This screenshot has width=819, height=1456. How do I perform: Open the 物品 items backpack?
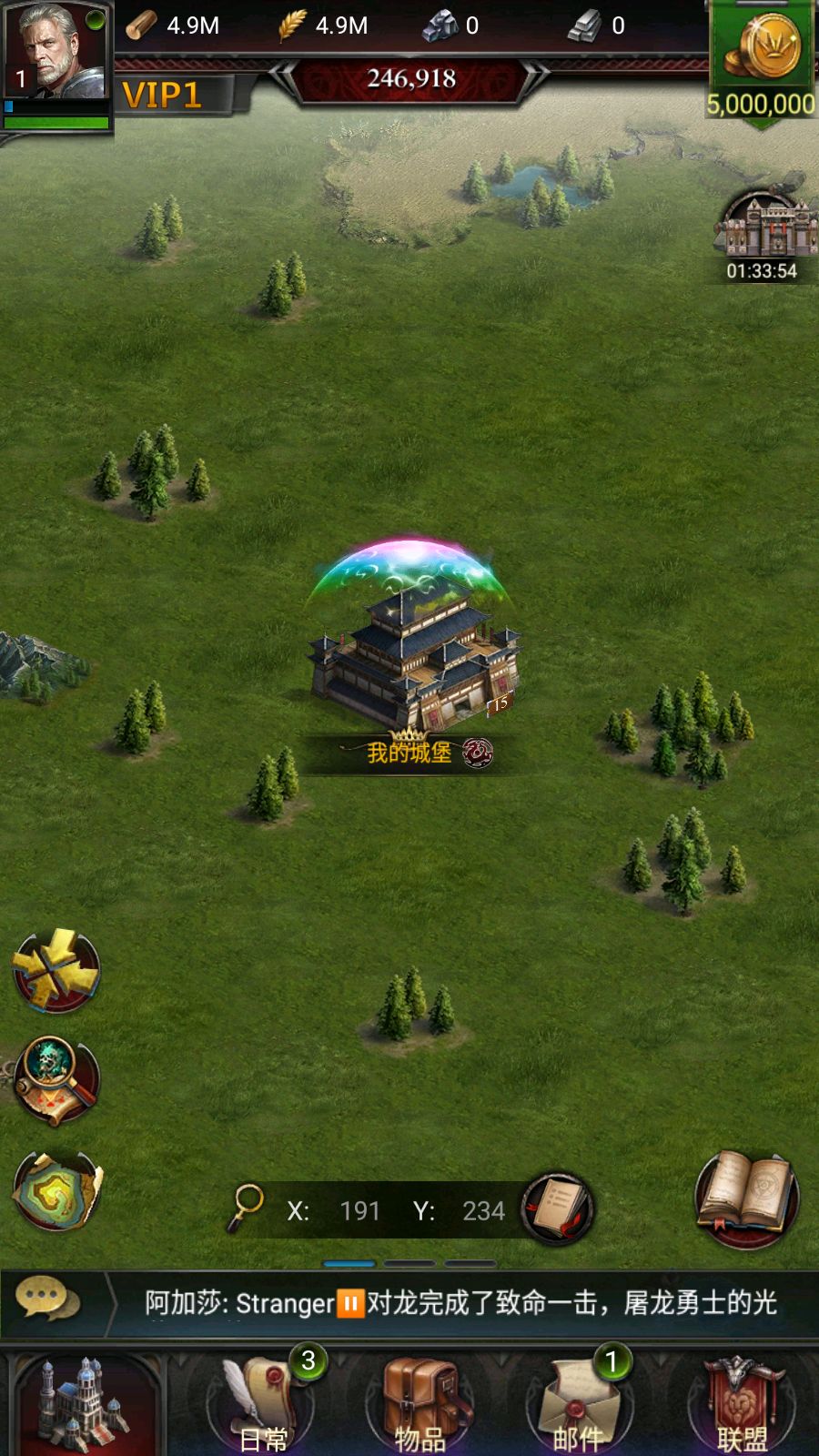pyautogui.click(x=420, y=1403)
